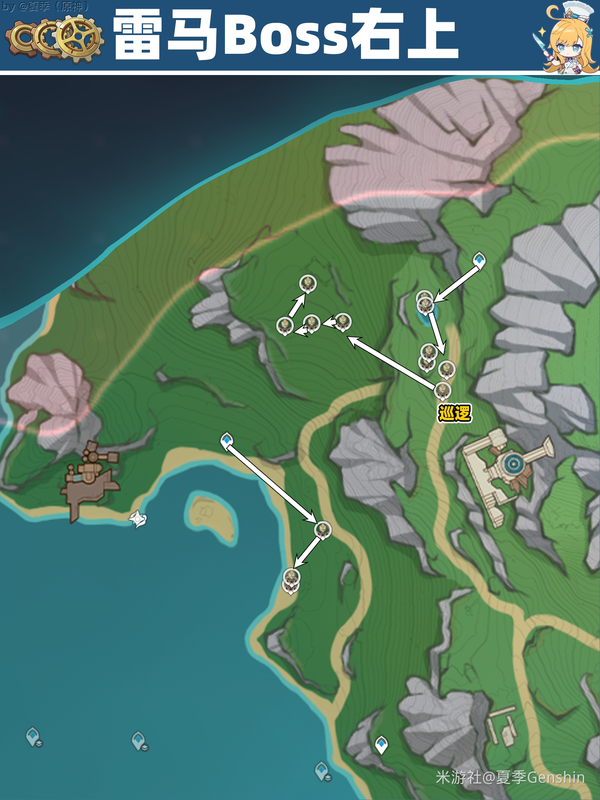Click the enemy marker on the blue pond
The height and width of the screenshot is (800, 600).
(x=425, y=300)
